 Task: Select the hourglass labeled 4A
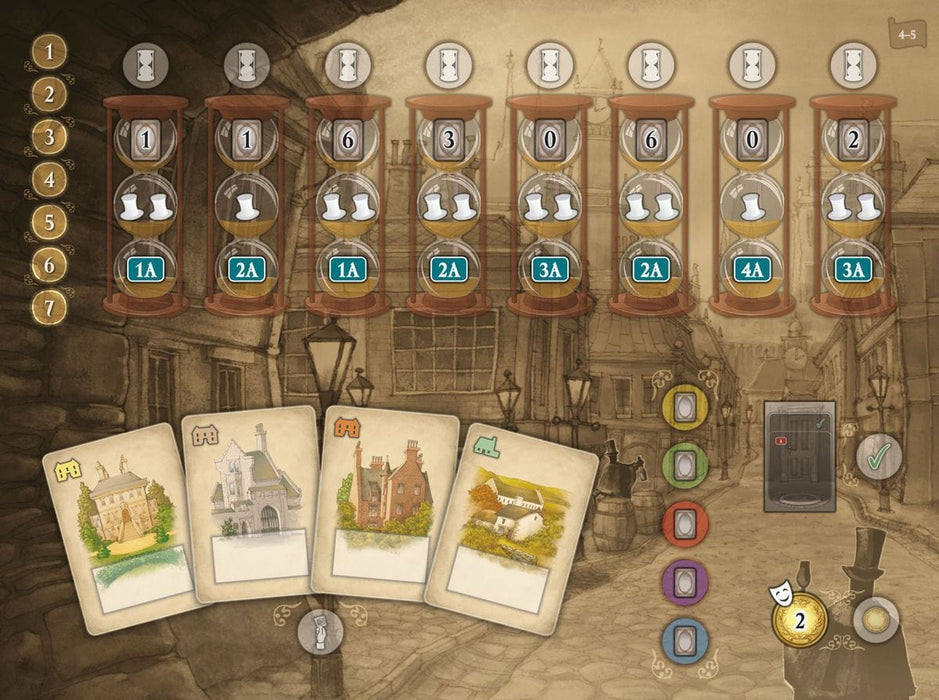tap(751, 205)
